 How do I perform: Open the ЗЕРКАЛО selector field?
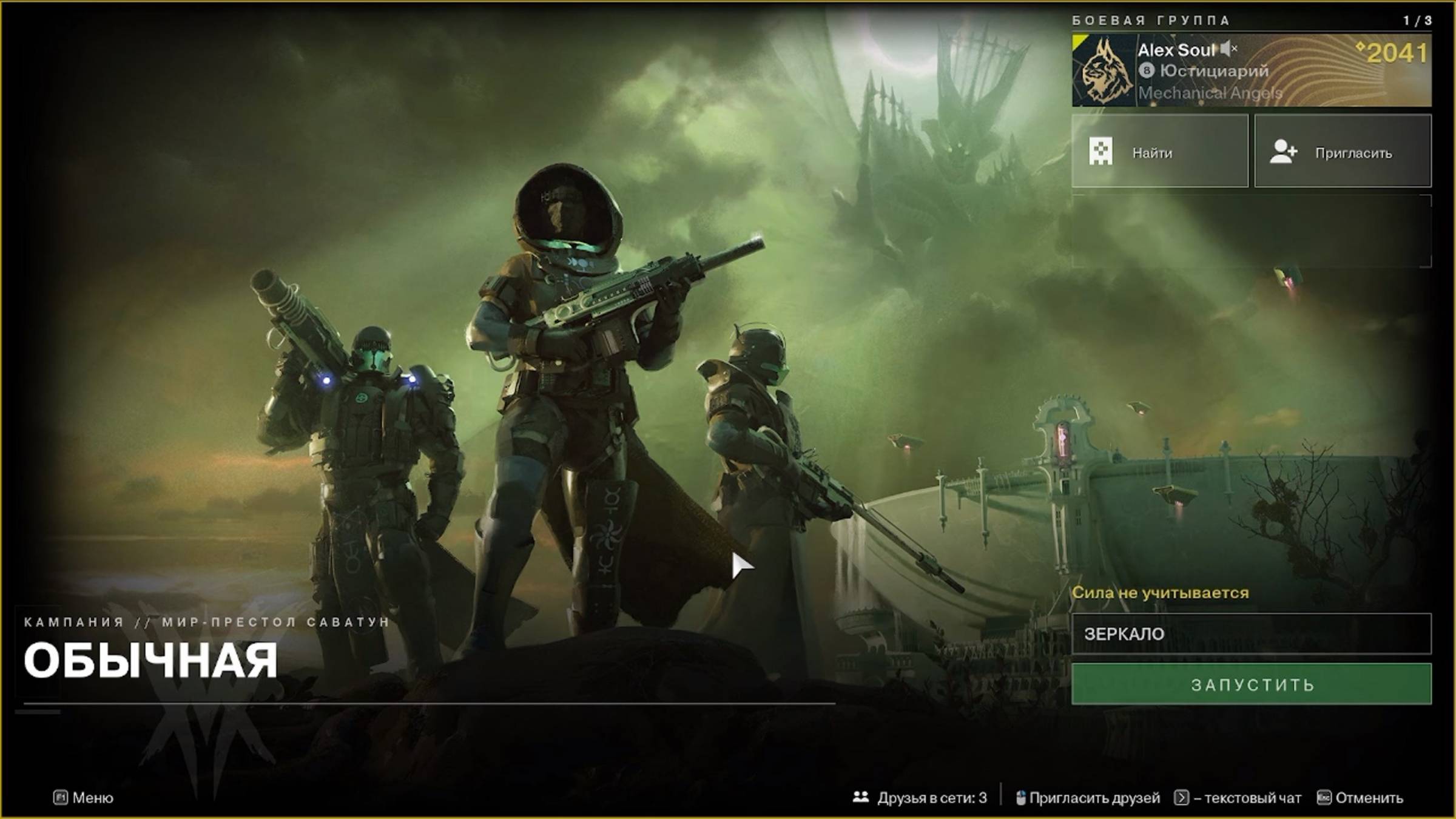(1251, 634)
